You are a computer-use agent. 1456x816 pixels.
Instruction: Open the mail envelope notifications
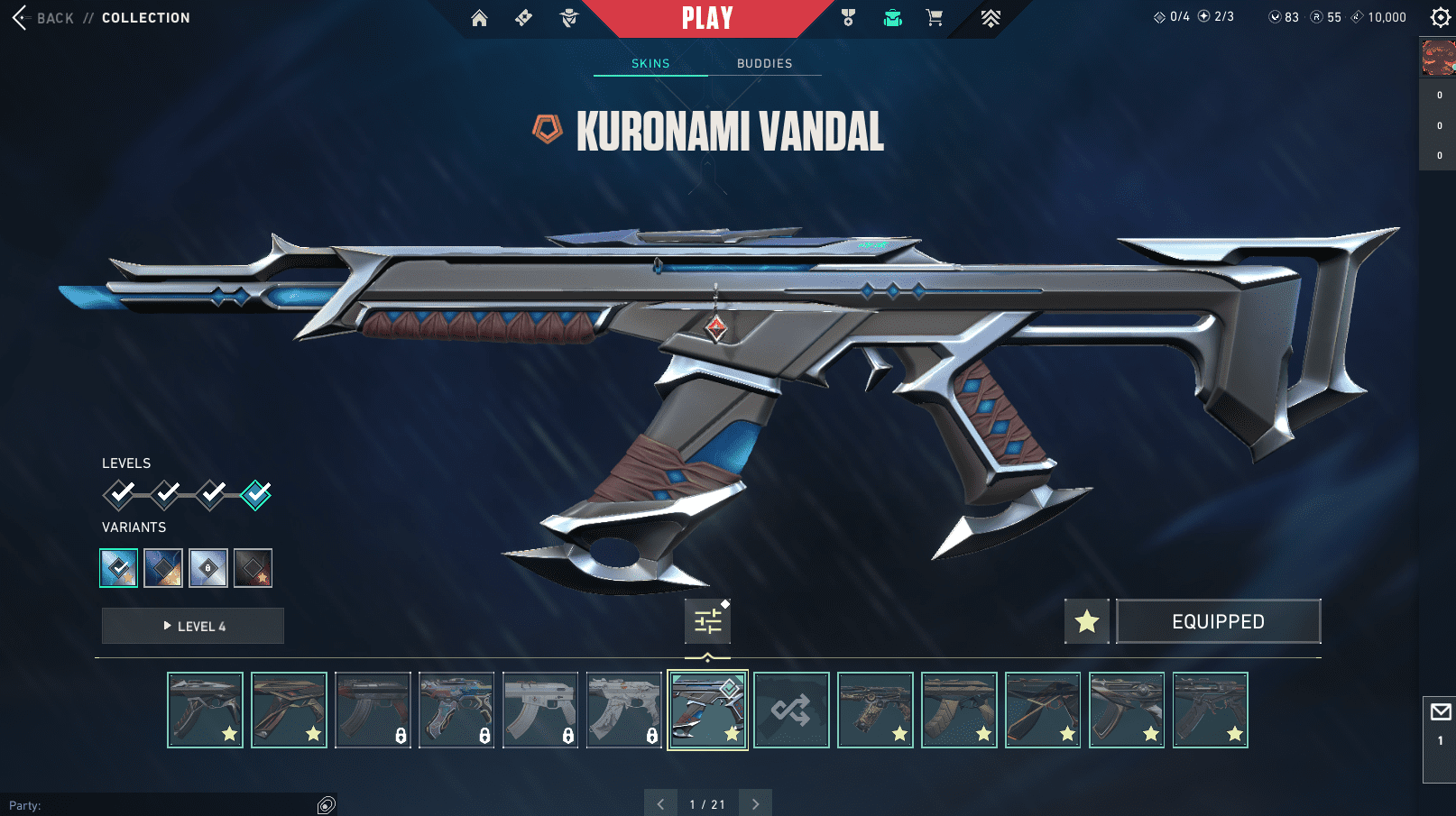click(x=1441, y=712)
